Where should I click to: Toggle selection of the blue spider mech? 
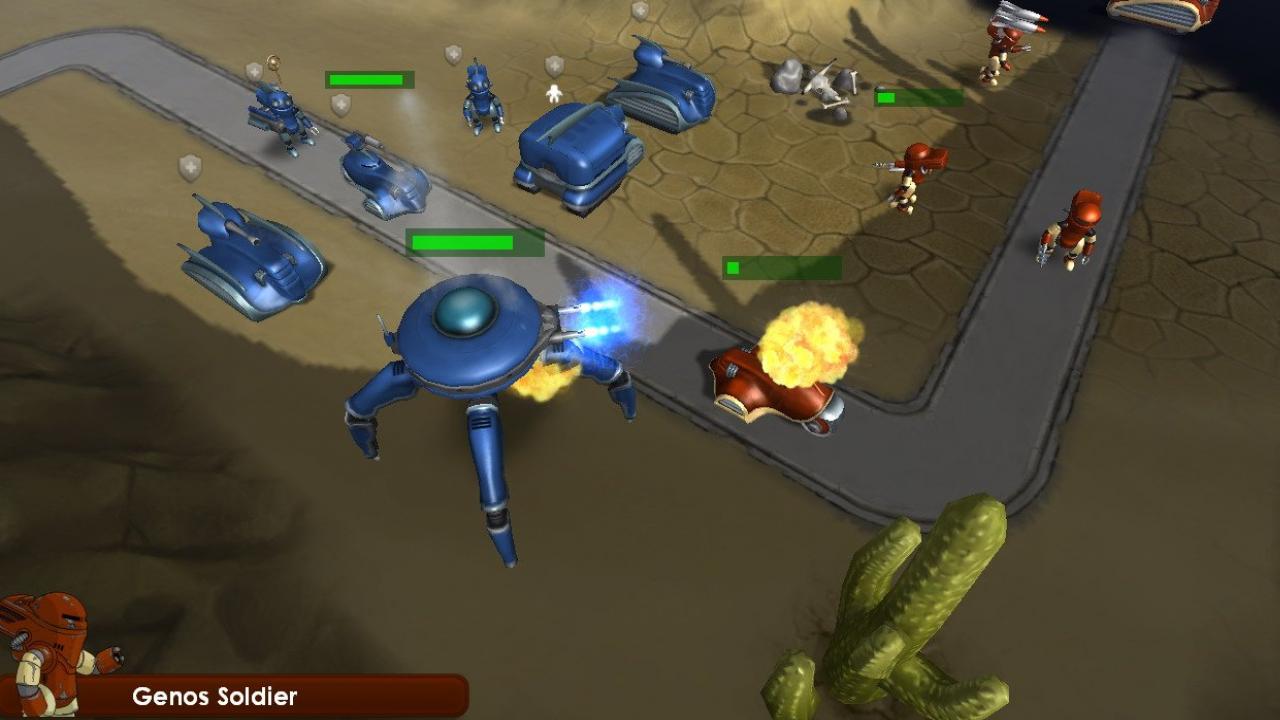(x=470, y=340)
